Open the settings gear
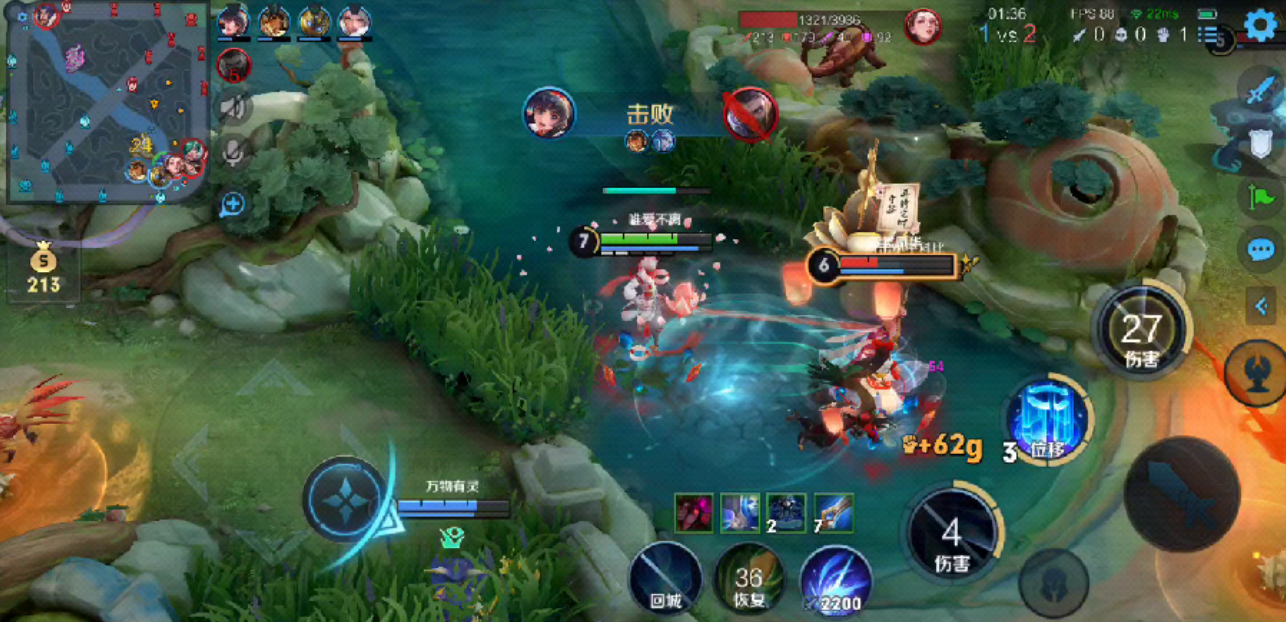The width and height of the screenshot is (1286, 622). pyautogui.click(x=1260, y=25)
